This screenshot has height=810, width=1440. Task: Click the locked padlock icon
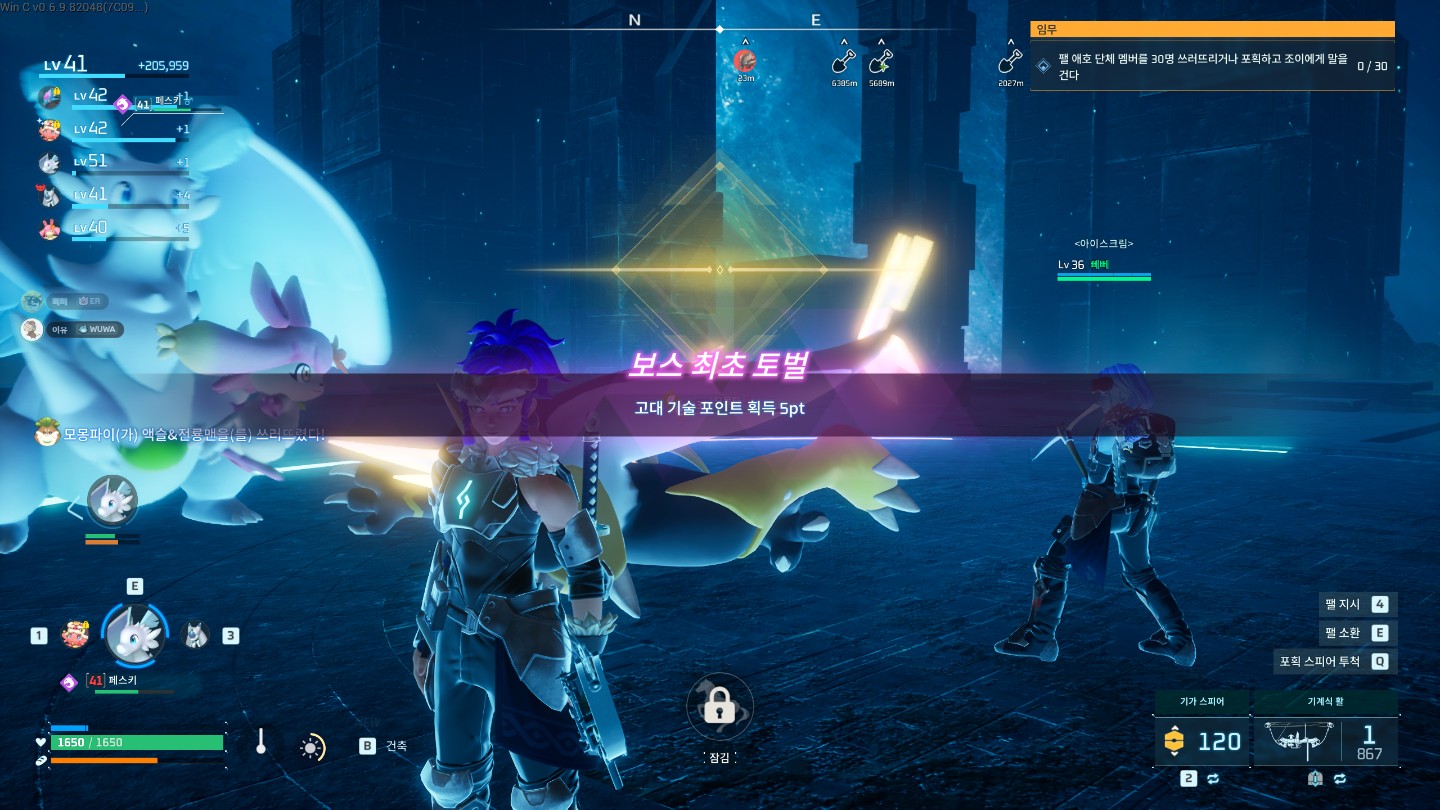[x=719, y=708]
